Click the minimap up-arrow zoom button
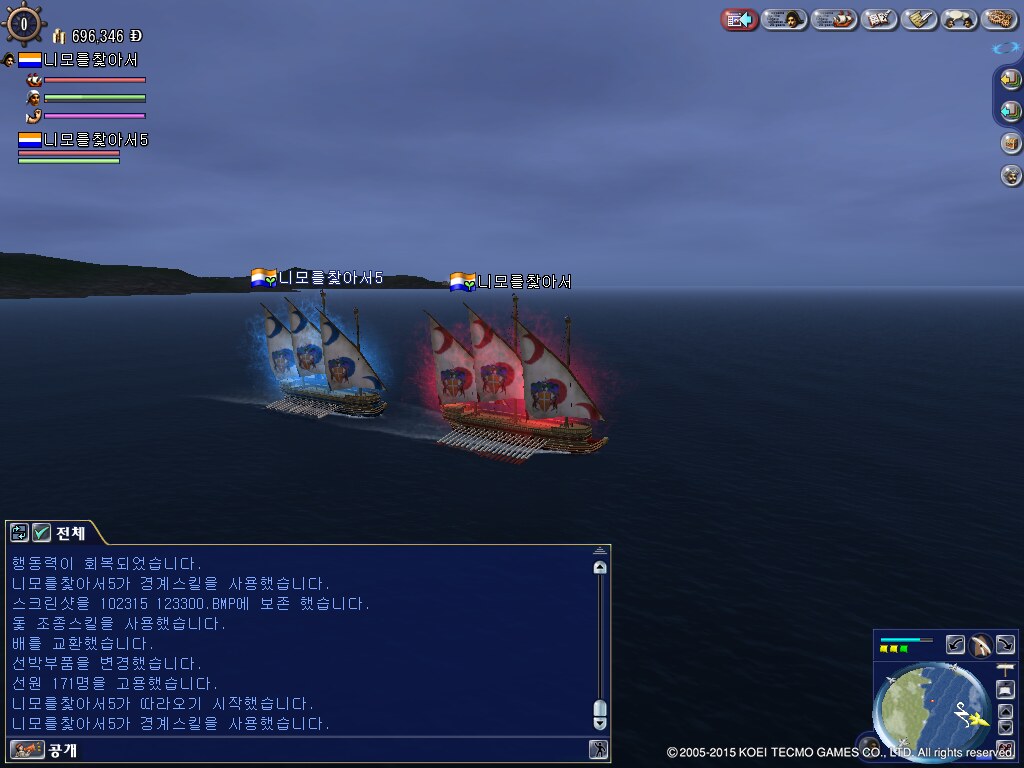 pyautogui.click(x=1005, y=711)
